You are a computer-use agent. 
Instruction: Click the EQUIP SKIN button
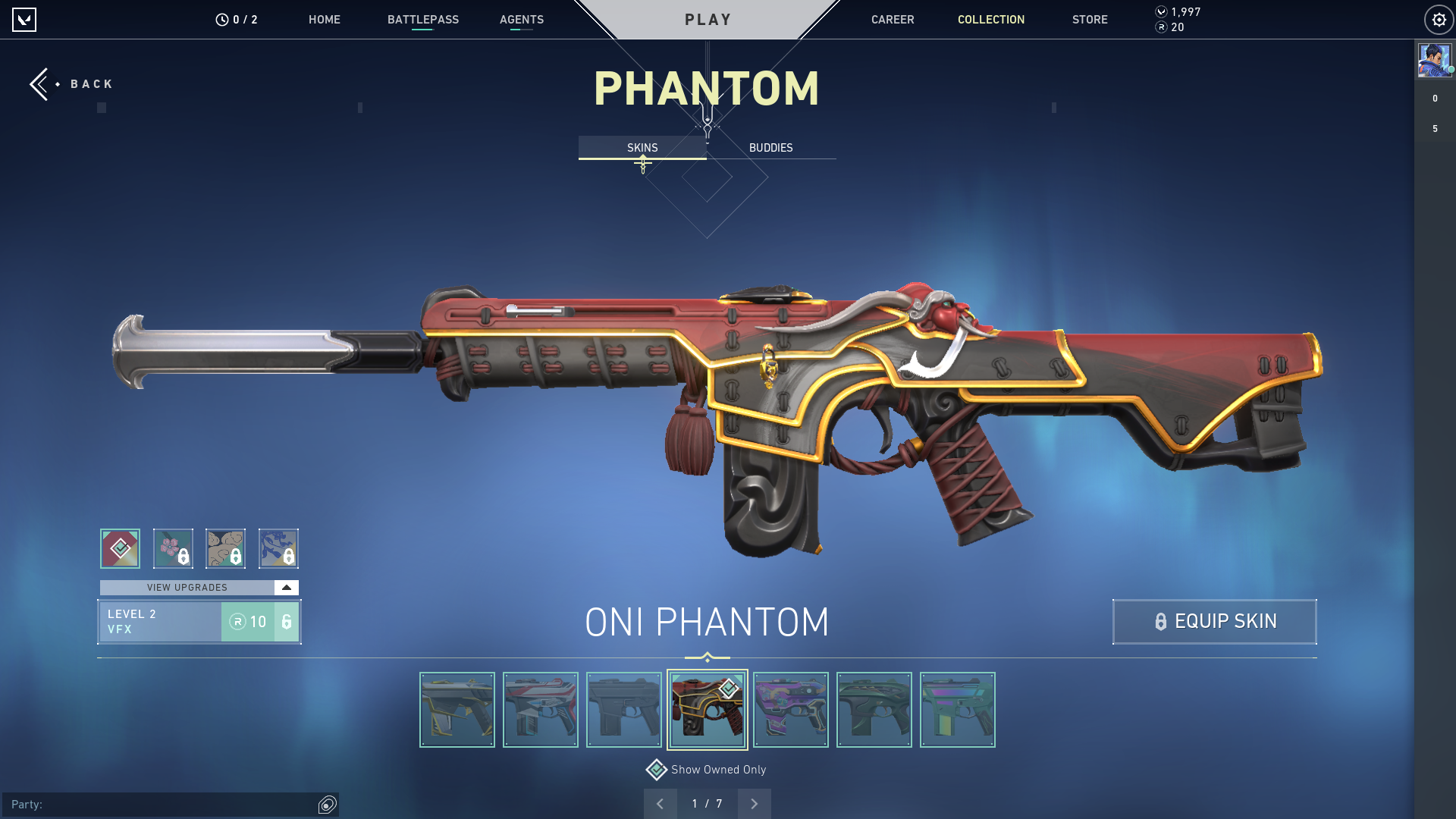[1213, 622]
